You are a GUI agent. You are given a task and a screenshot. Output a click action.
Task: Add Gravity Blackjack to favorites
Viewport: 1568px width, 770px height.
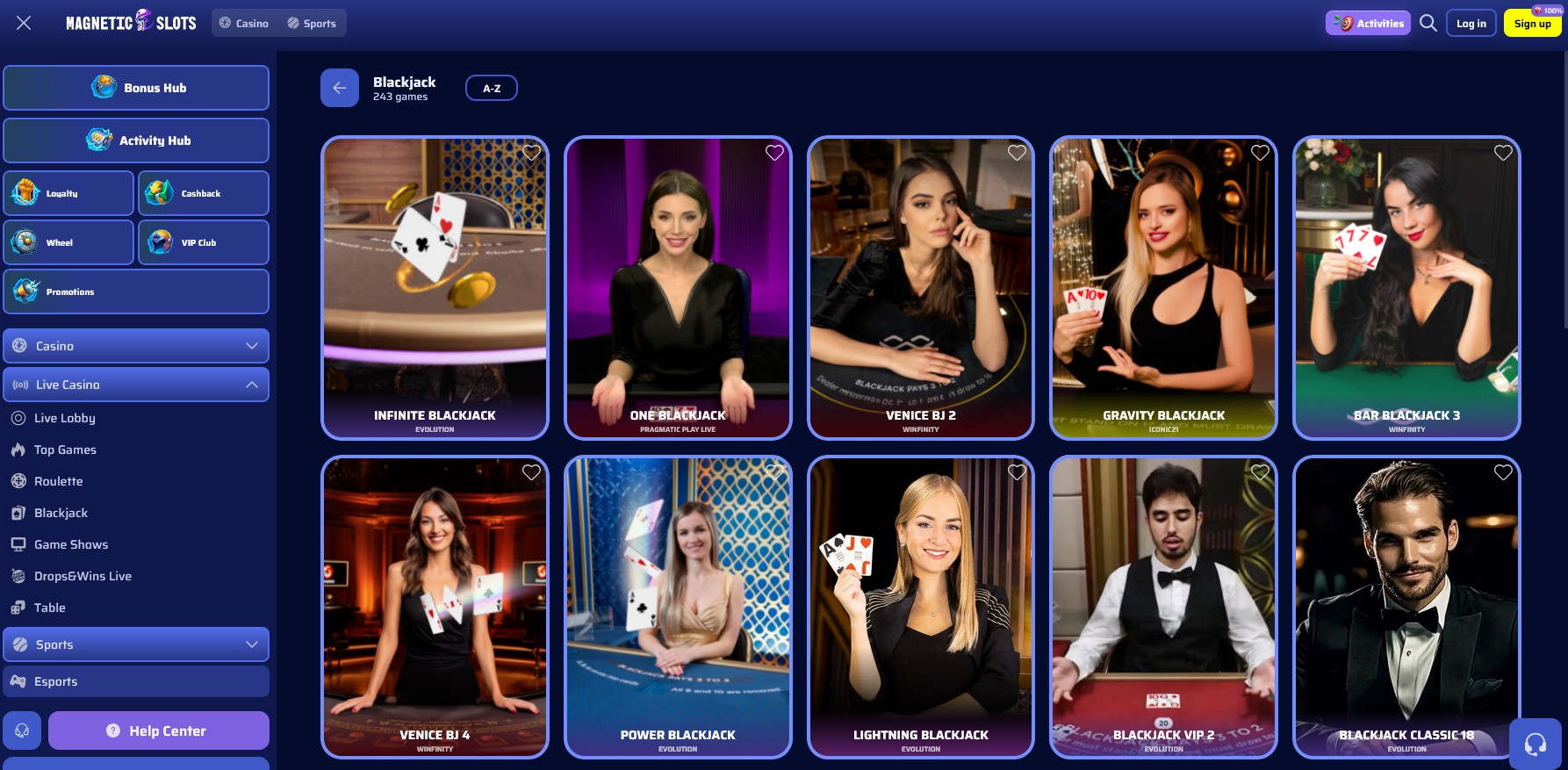pyautogui.click(x=1259, y=152)
